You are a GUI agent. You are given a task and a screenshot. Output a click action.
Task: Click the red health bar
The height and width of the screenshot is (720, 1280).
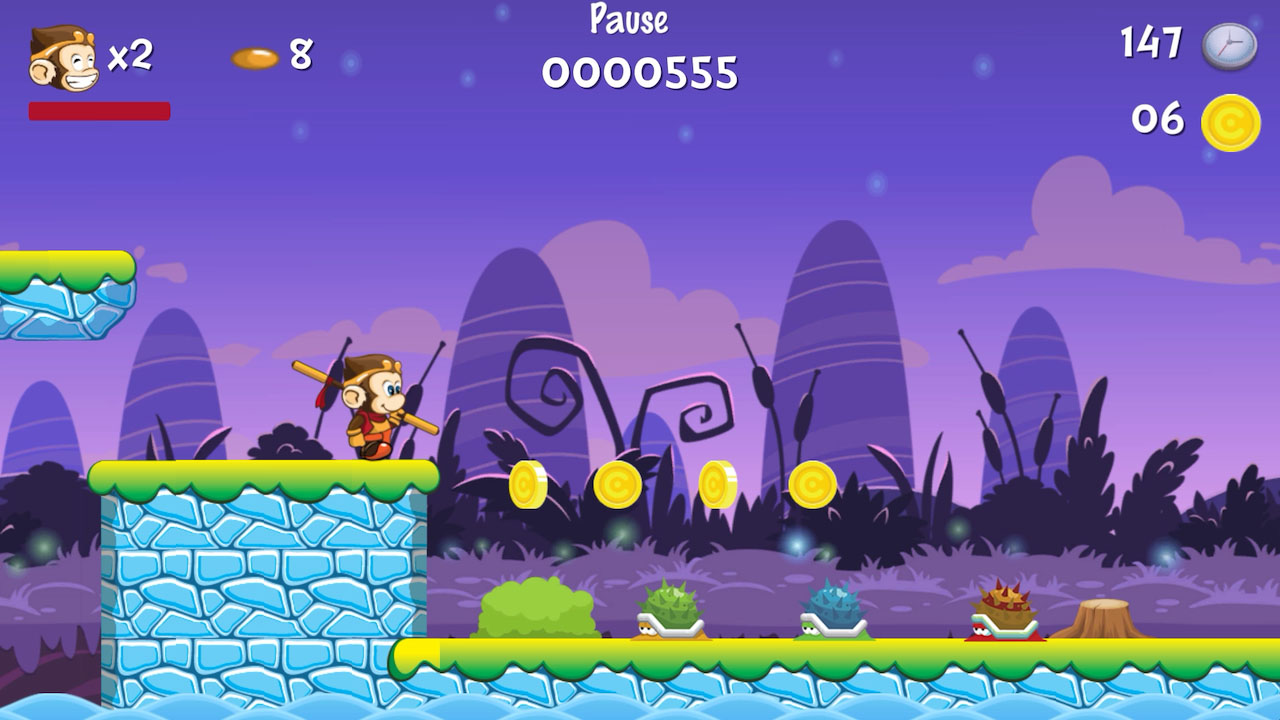(x=100, y=110)
